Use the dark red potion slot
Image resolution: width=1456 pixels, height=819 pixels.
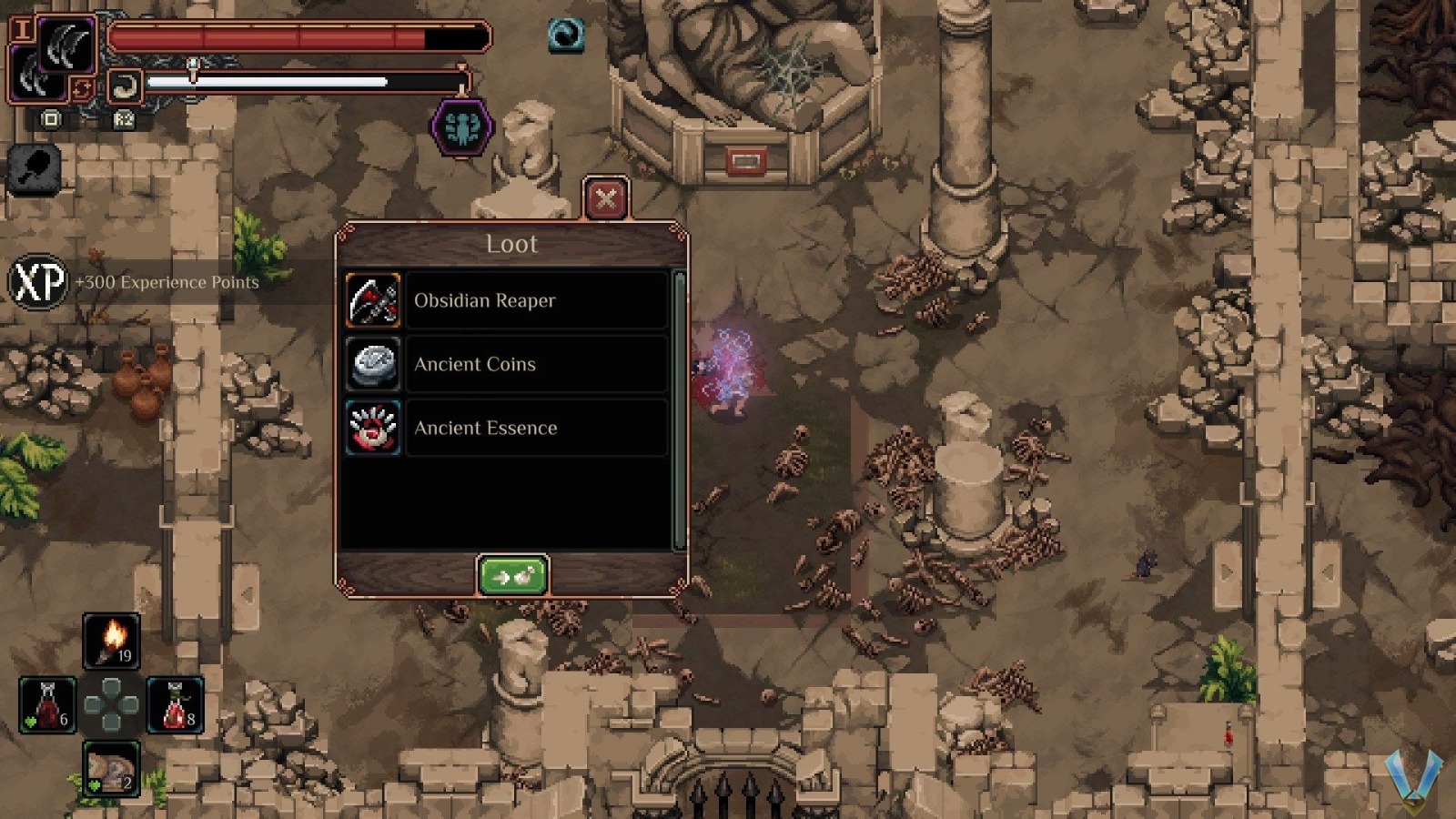[x=47, y=705]
